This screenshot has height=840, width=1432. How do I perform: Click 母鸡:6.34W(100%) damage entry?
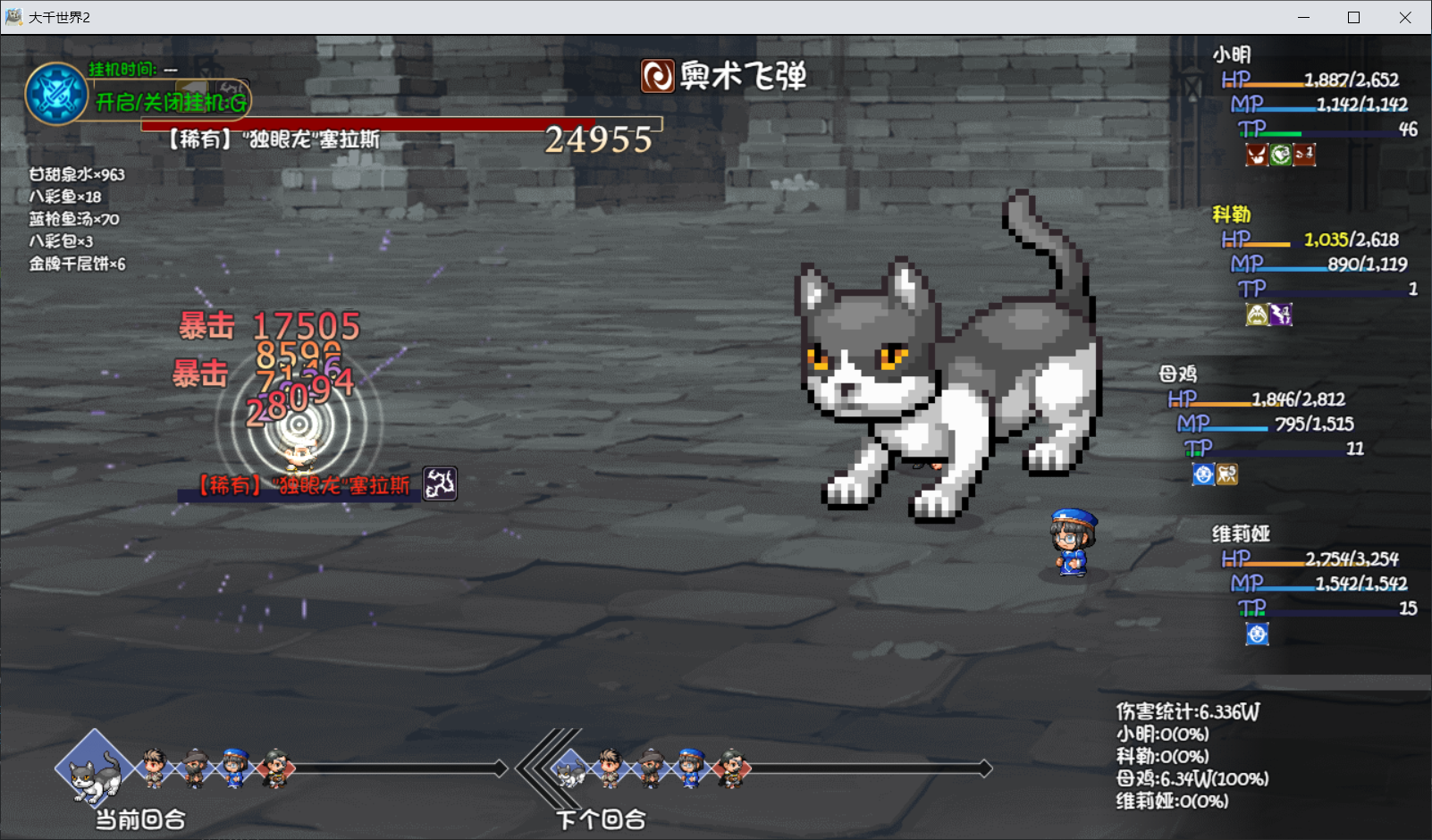pos(1193,778)
